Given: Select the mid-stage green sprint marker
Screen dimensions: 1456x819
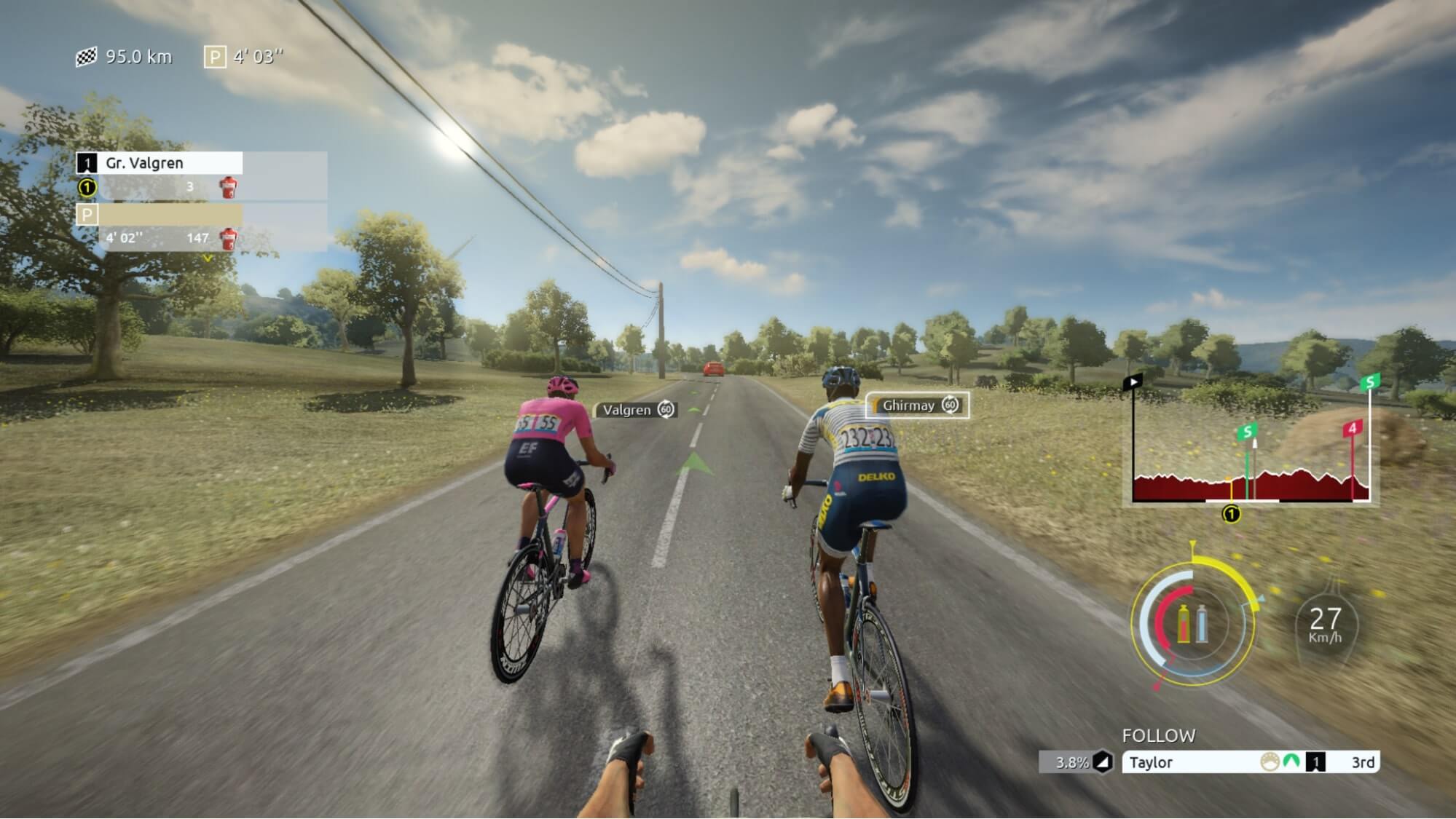Looking at the screenshot, I should (1247, 432).
